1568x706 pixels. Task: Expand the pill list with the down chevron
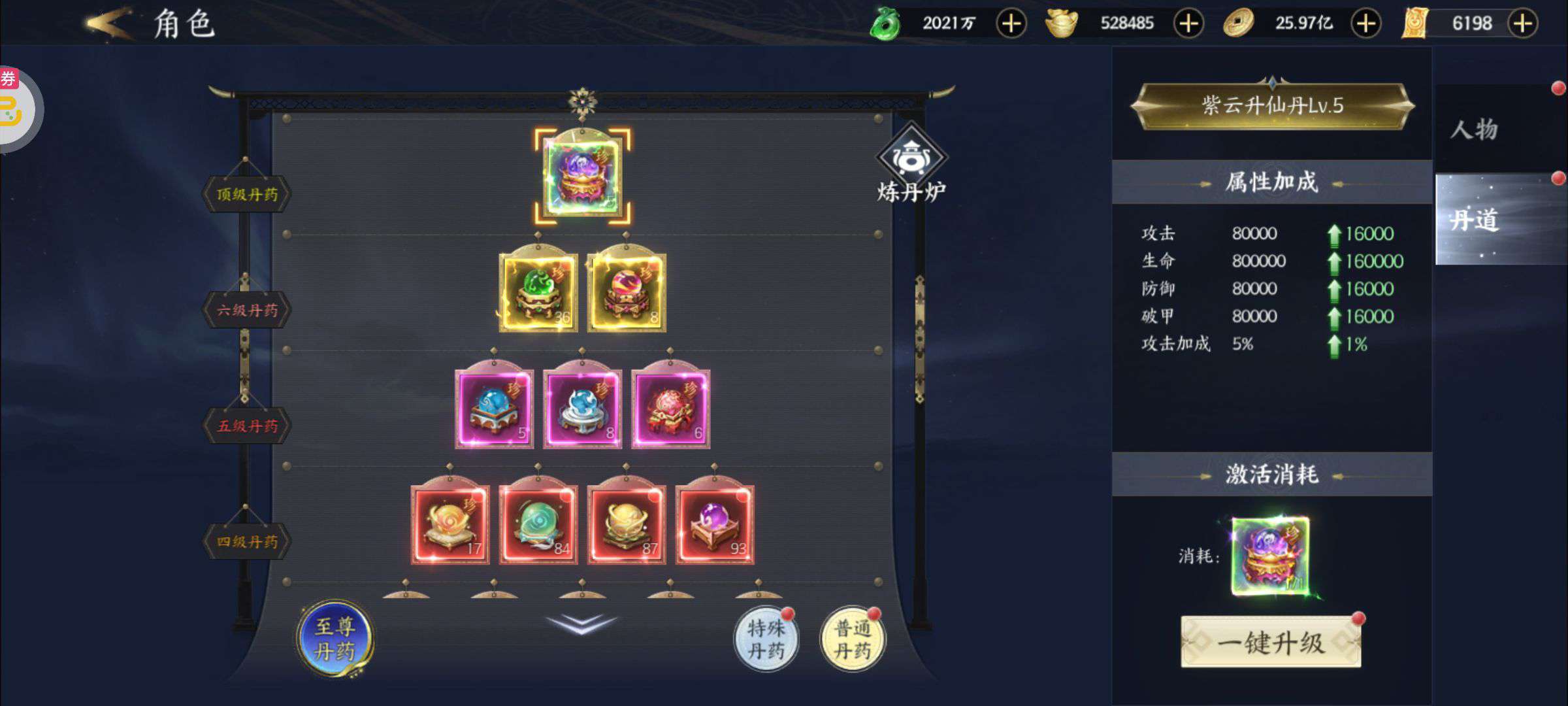tap(581, 623)
